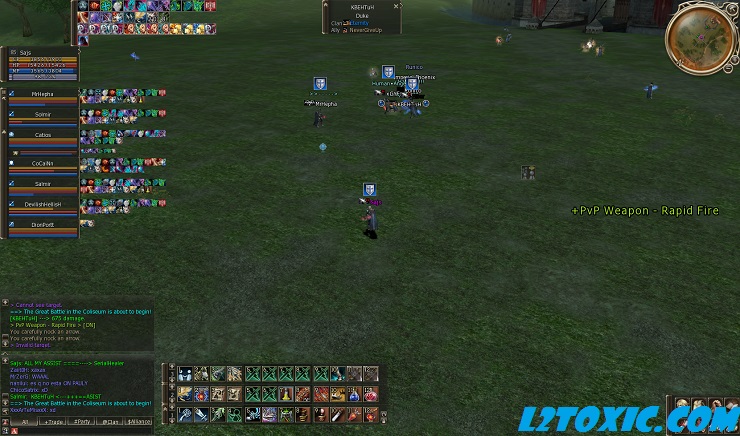This screenshot has width=740, height=436.
Task: Target party member DevilishHellisH
Action: tap(42, 203)
